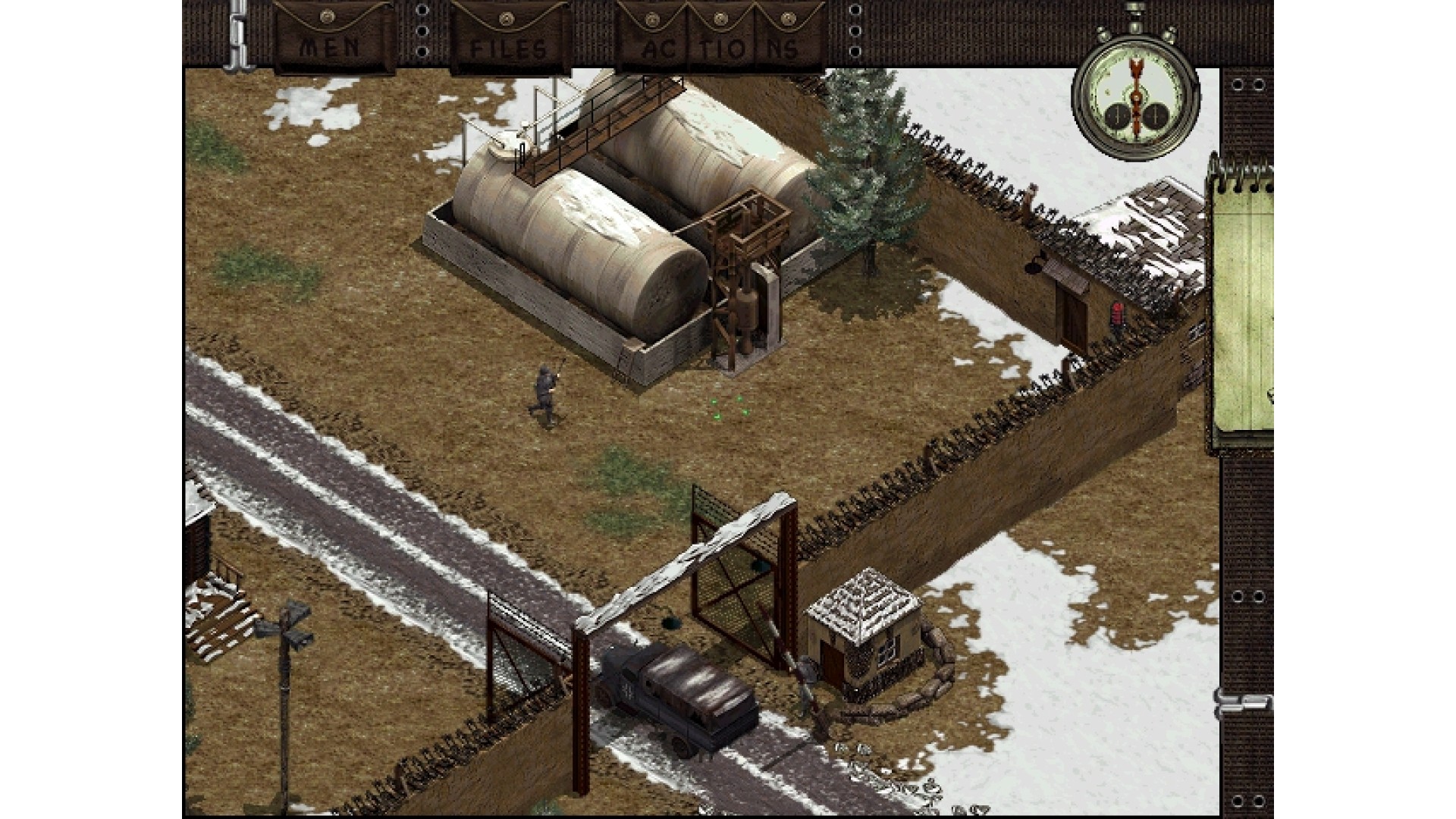Open the MEN pouch menu
The width and height of the screenshot is (1456, 819).
point(332,42)
